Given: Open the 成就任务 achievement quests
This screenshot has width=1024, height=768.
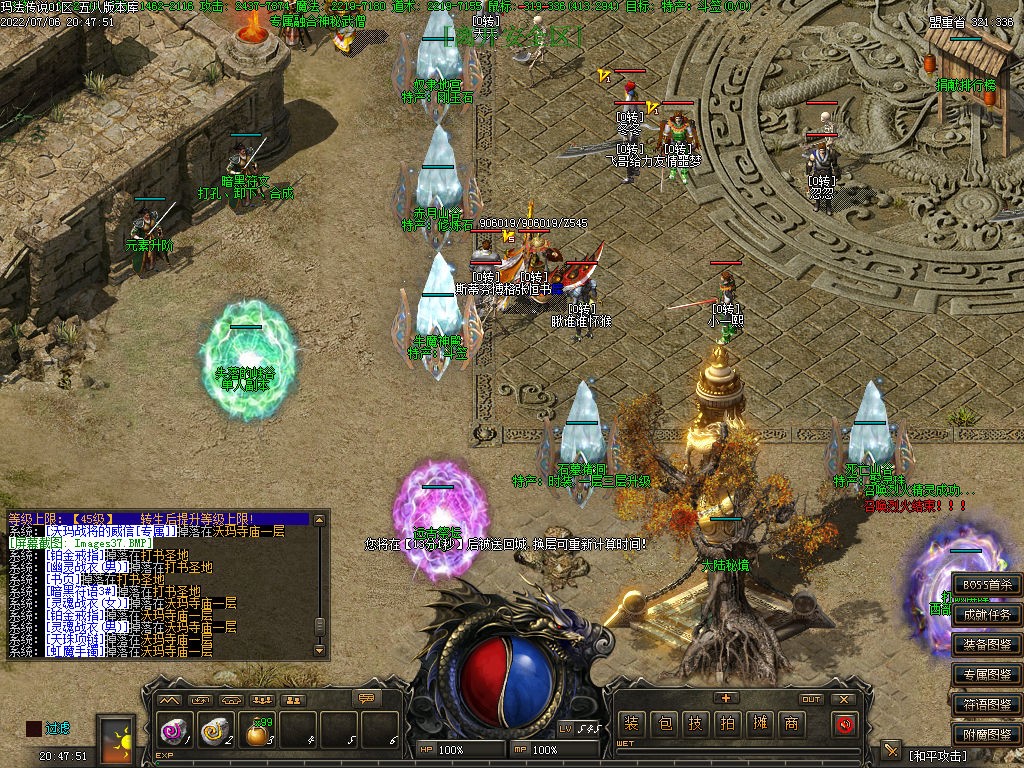Looking at the screenshot, I should [986, 615].
